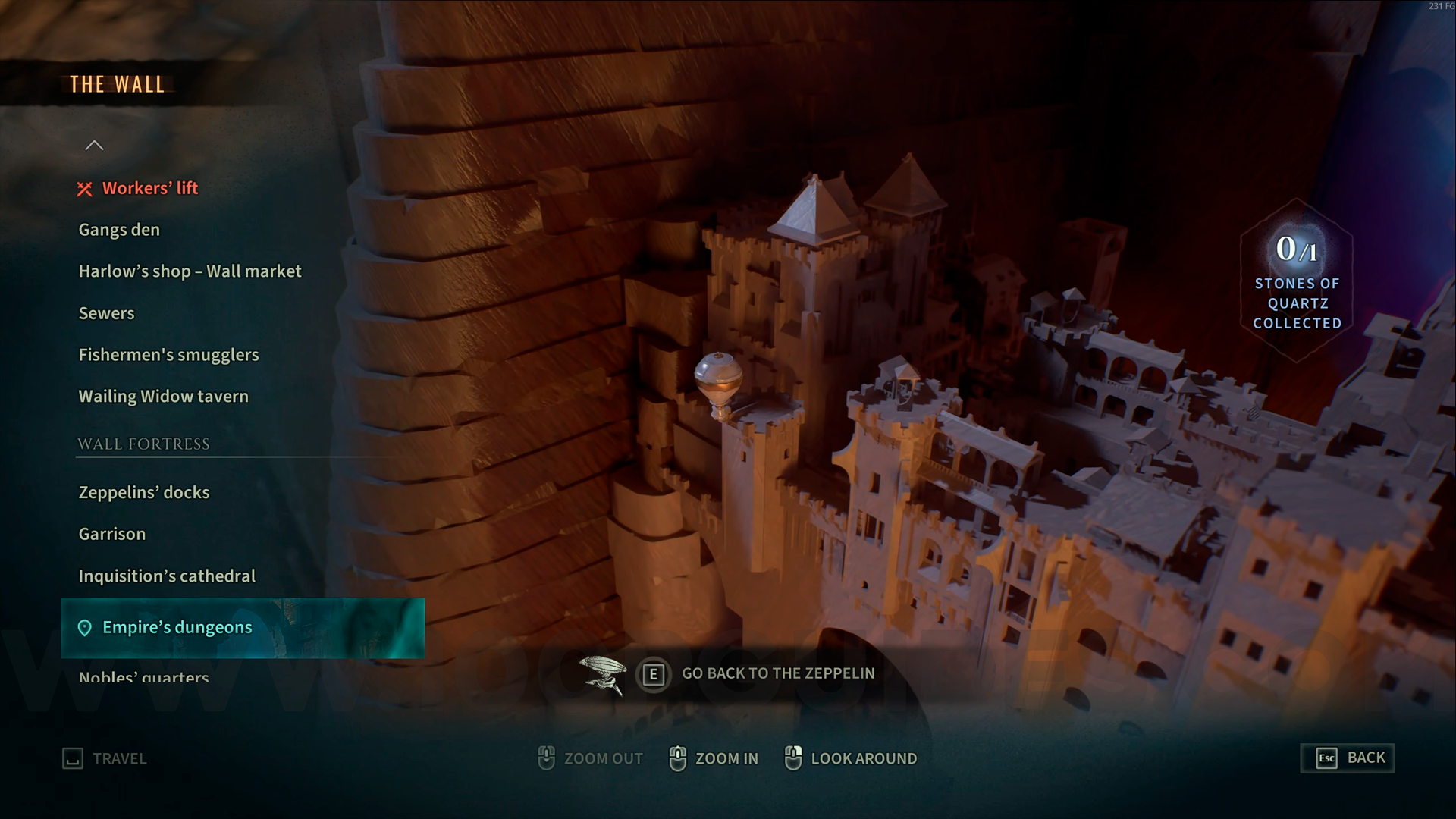Click the Travel button

pyautogui.click(x=105, y=758)
